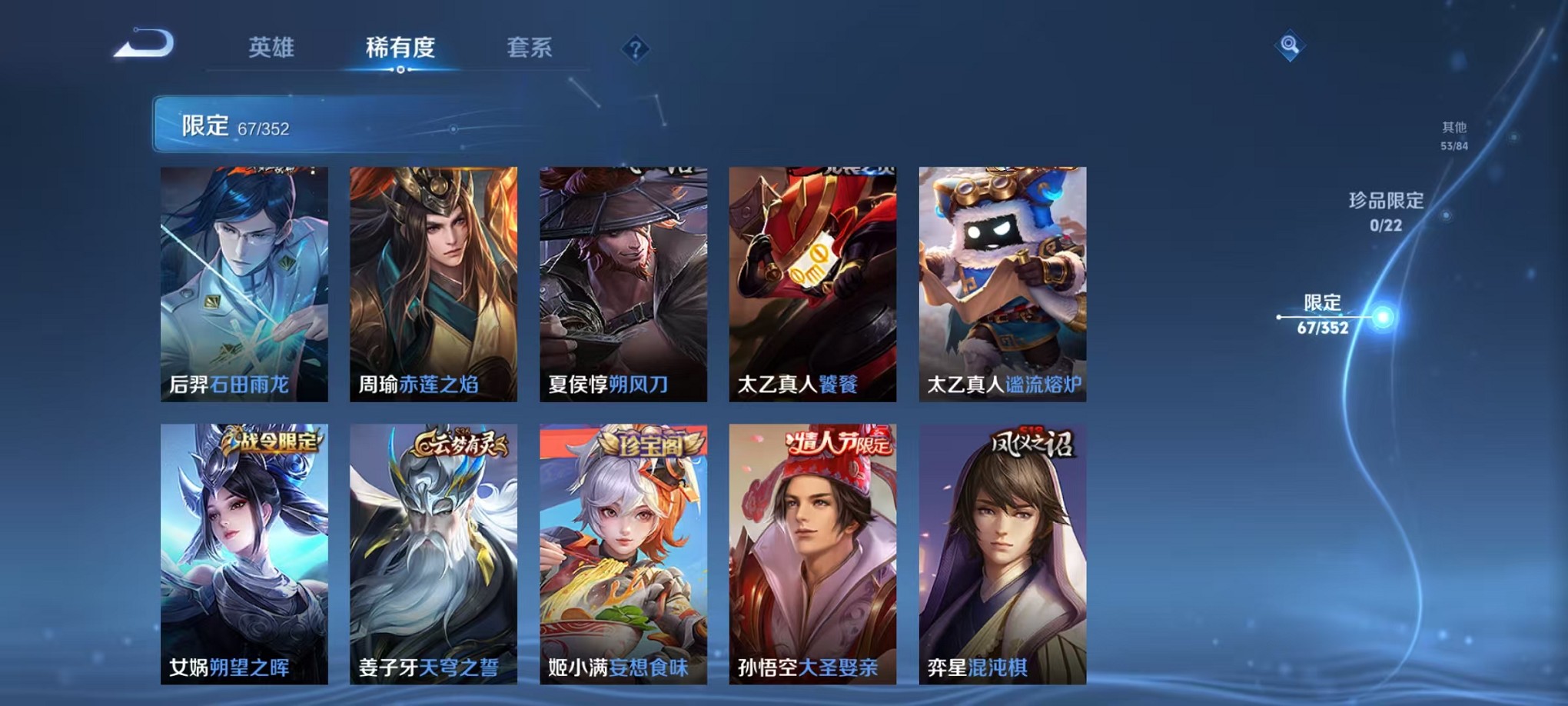
Task: Select the 稀有度 tab
Action: tap(399, 48)
